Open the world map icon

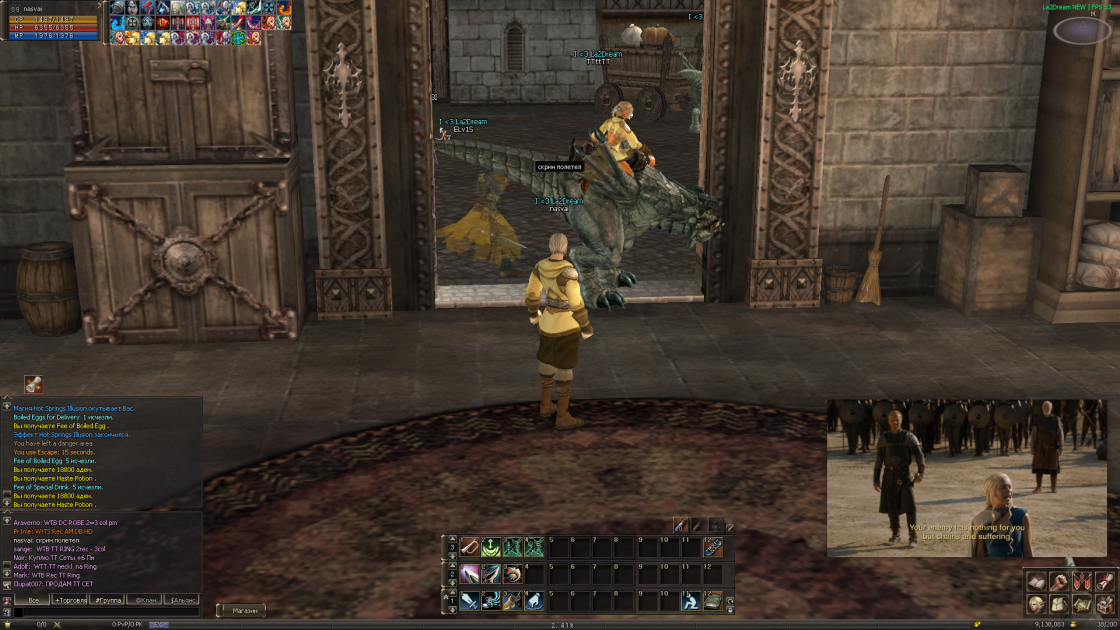point(1081,604)
